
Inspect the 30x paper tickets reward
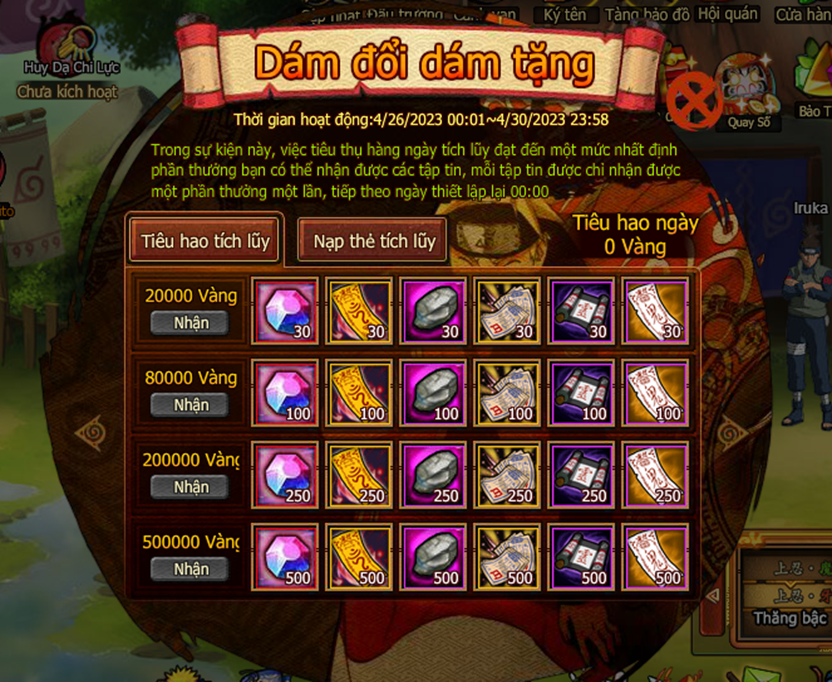(509, 310)
